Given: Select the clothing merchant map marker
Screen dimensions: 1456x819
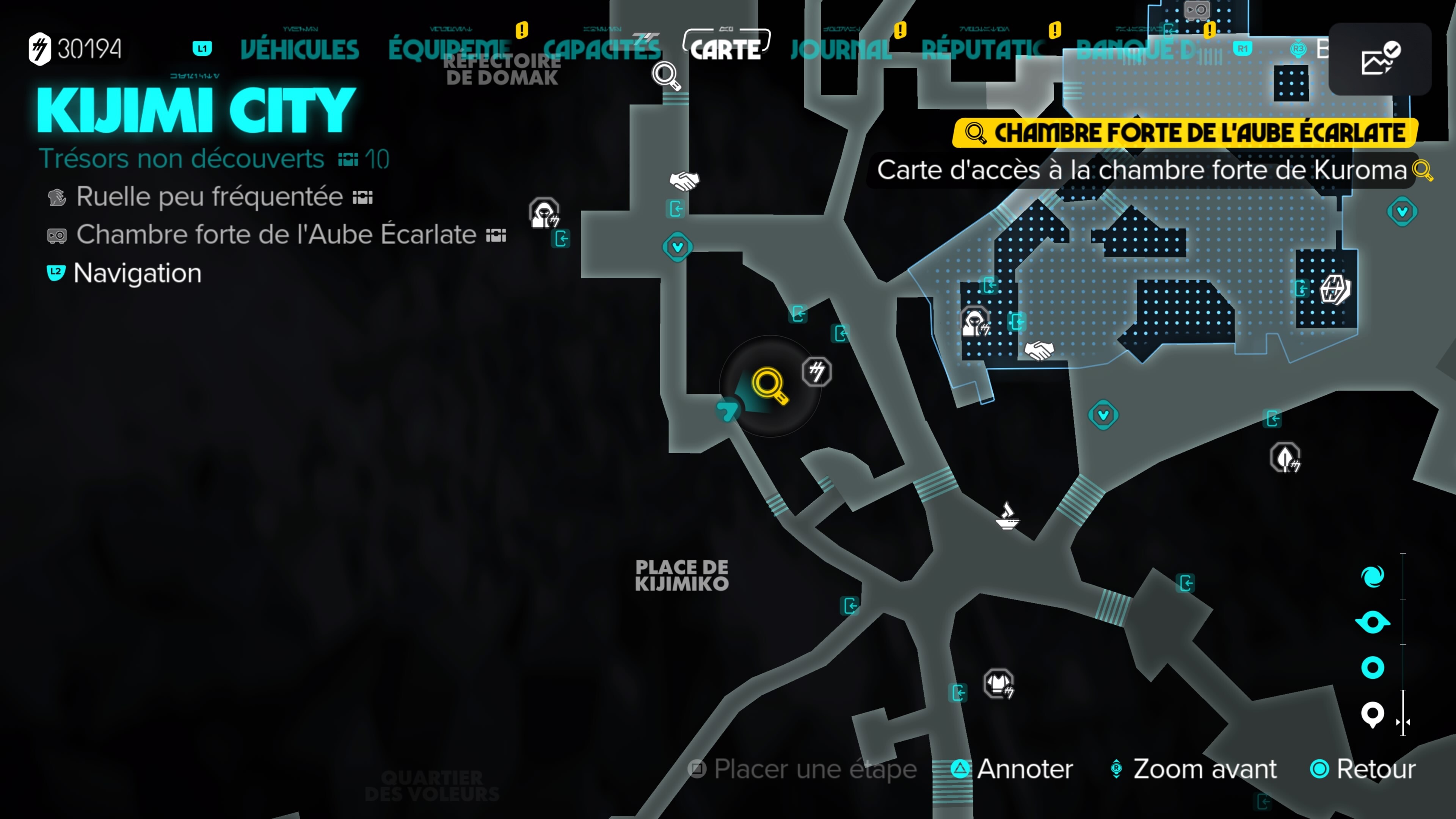Looking at the screenshot, I should click(999, 684).
